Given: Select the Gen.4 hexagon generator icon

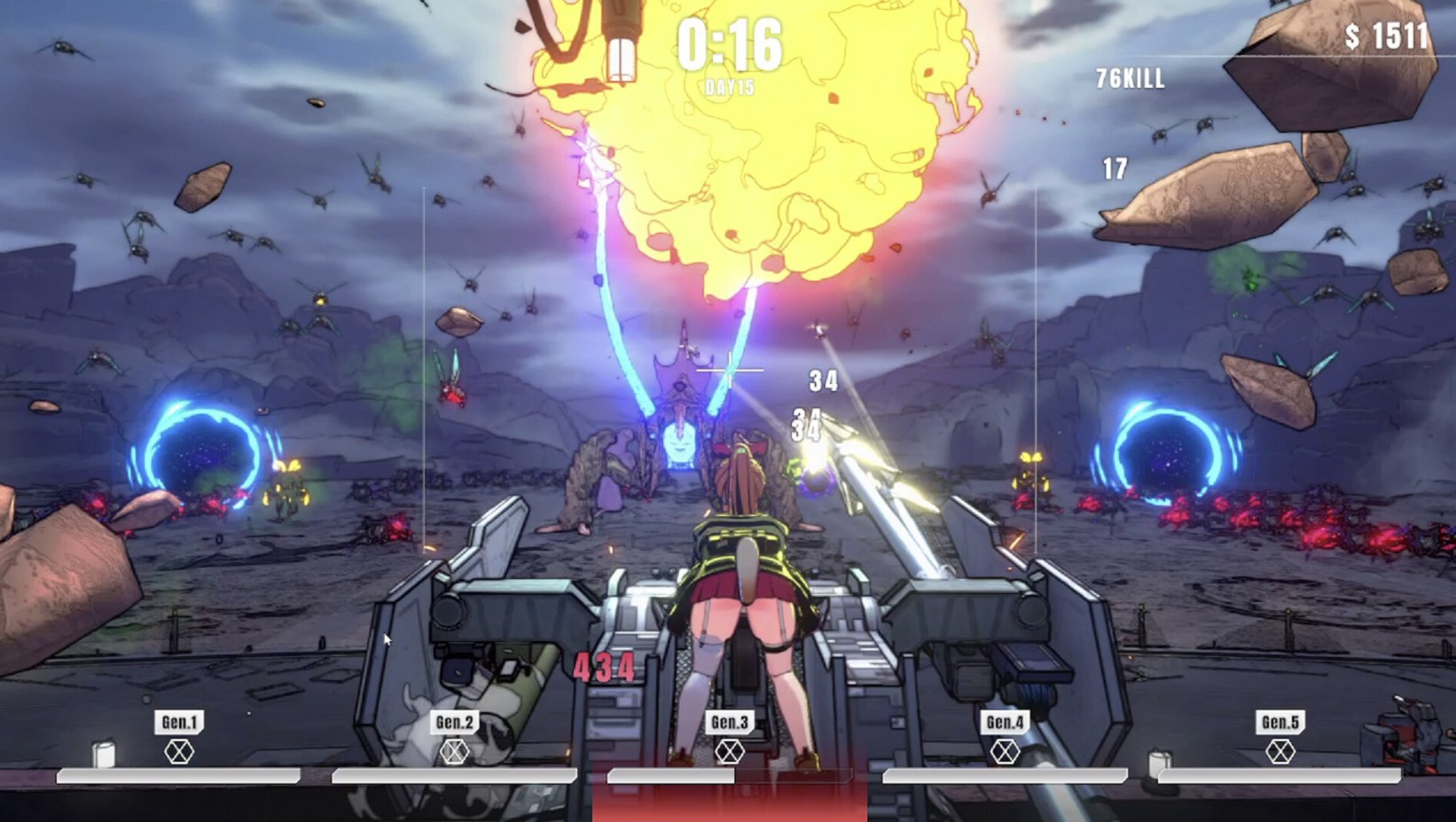Looking at the screenshot, I should [1006, 751].
